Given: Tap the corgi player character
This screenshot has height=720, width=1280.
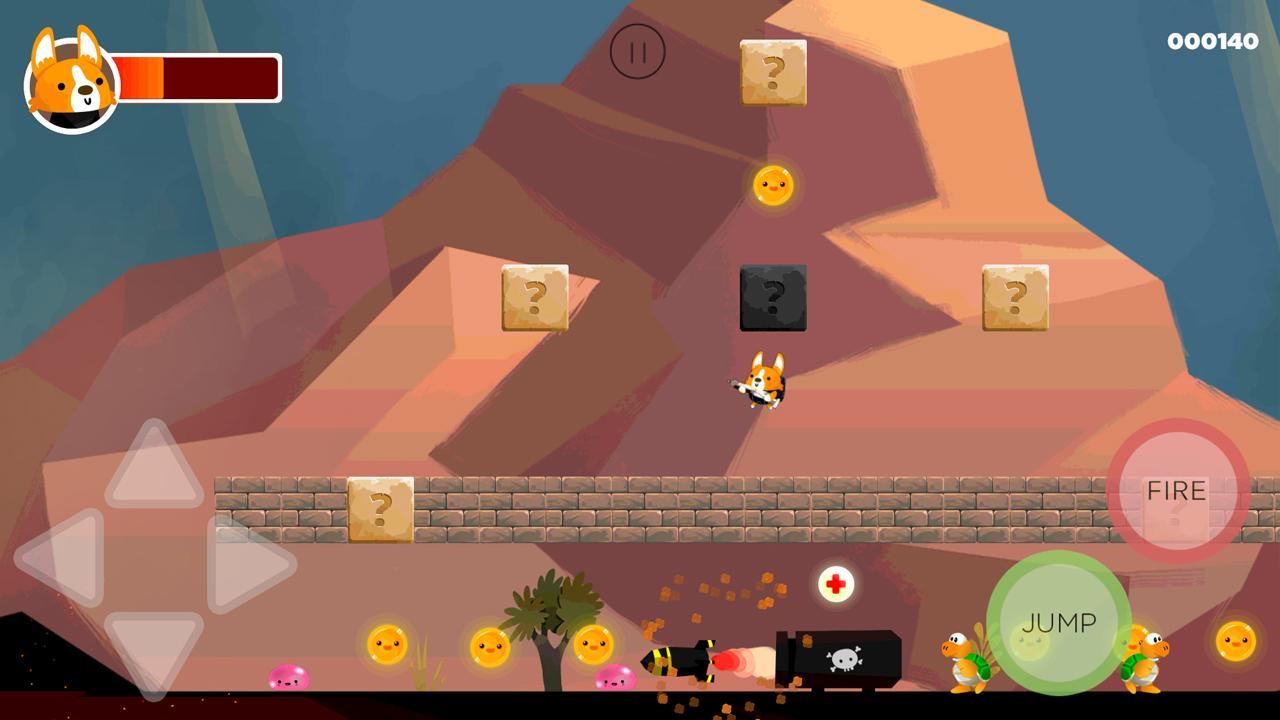Looking at the screenshot, I should point(764,380).
